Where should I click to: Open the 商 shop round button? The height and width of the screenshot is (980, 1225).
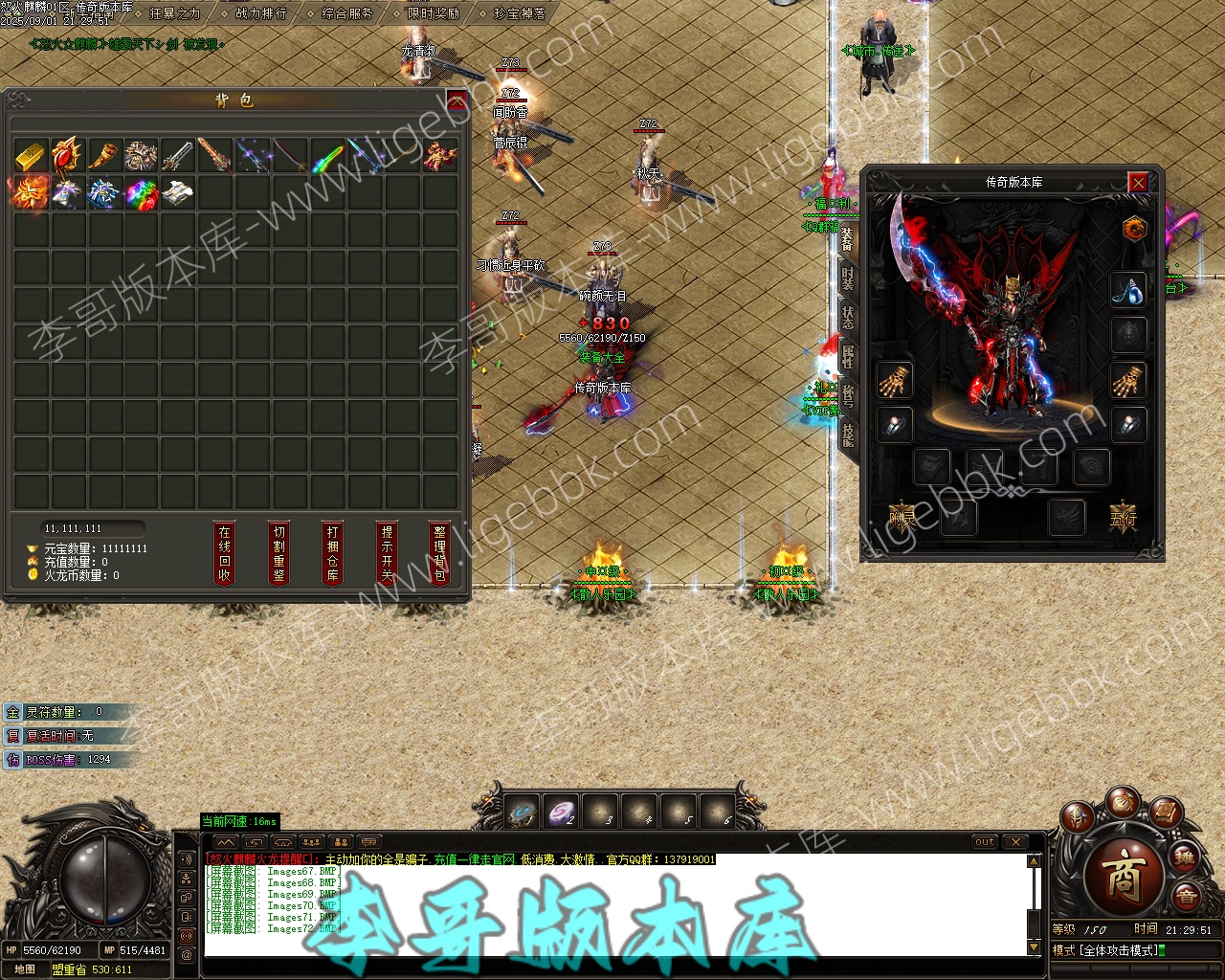tap(1122, 877)
